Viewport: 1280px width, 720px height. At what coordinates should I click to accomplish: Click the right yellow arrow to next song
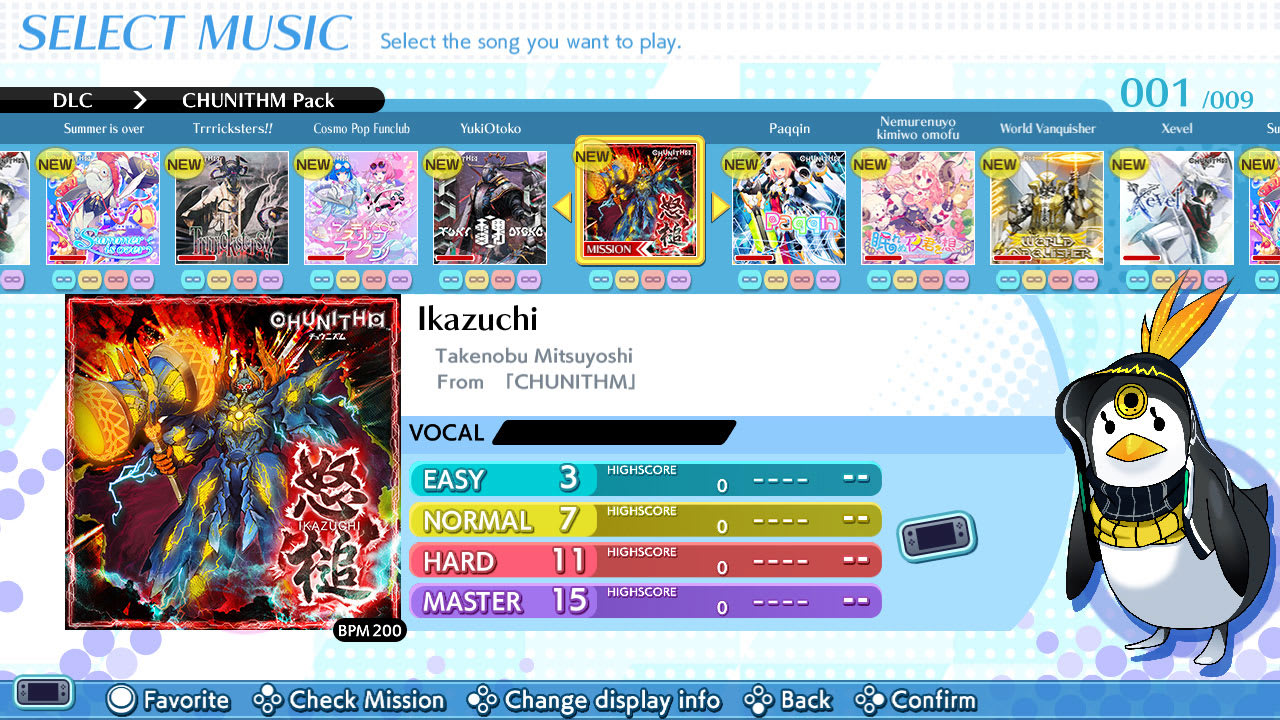point(718,207)
